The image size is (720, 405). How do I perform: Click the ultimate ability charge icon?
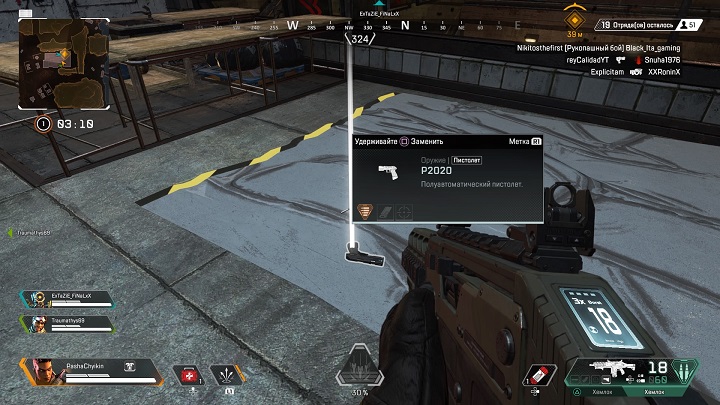(x=358, y=368)
